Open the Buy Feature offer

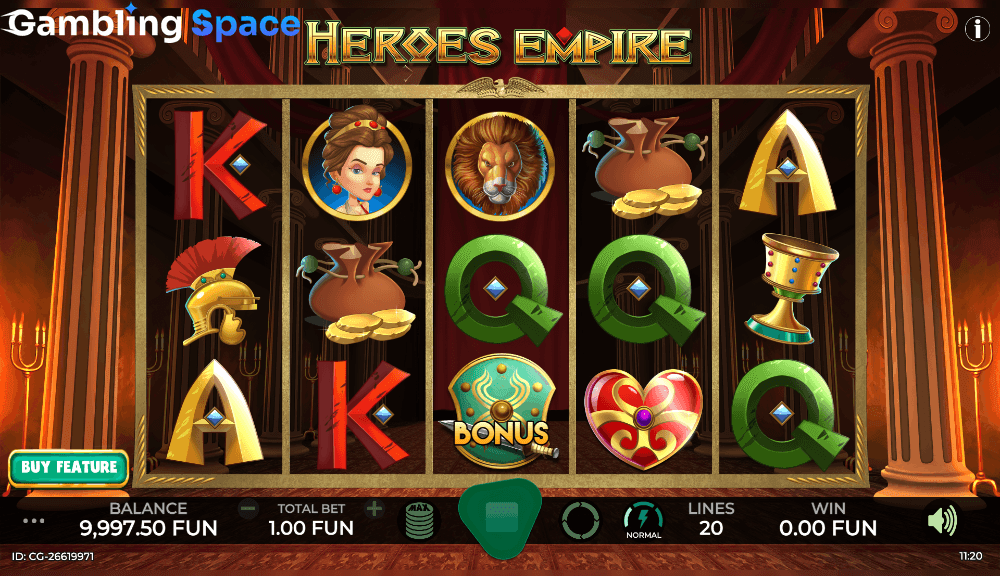pyautogui.click(x=70, y=467)
